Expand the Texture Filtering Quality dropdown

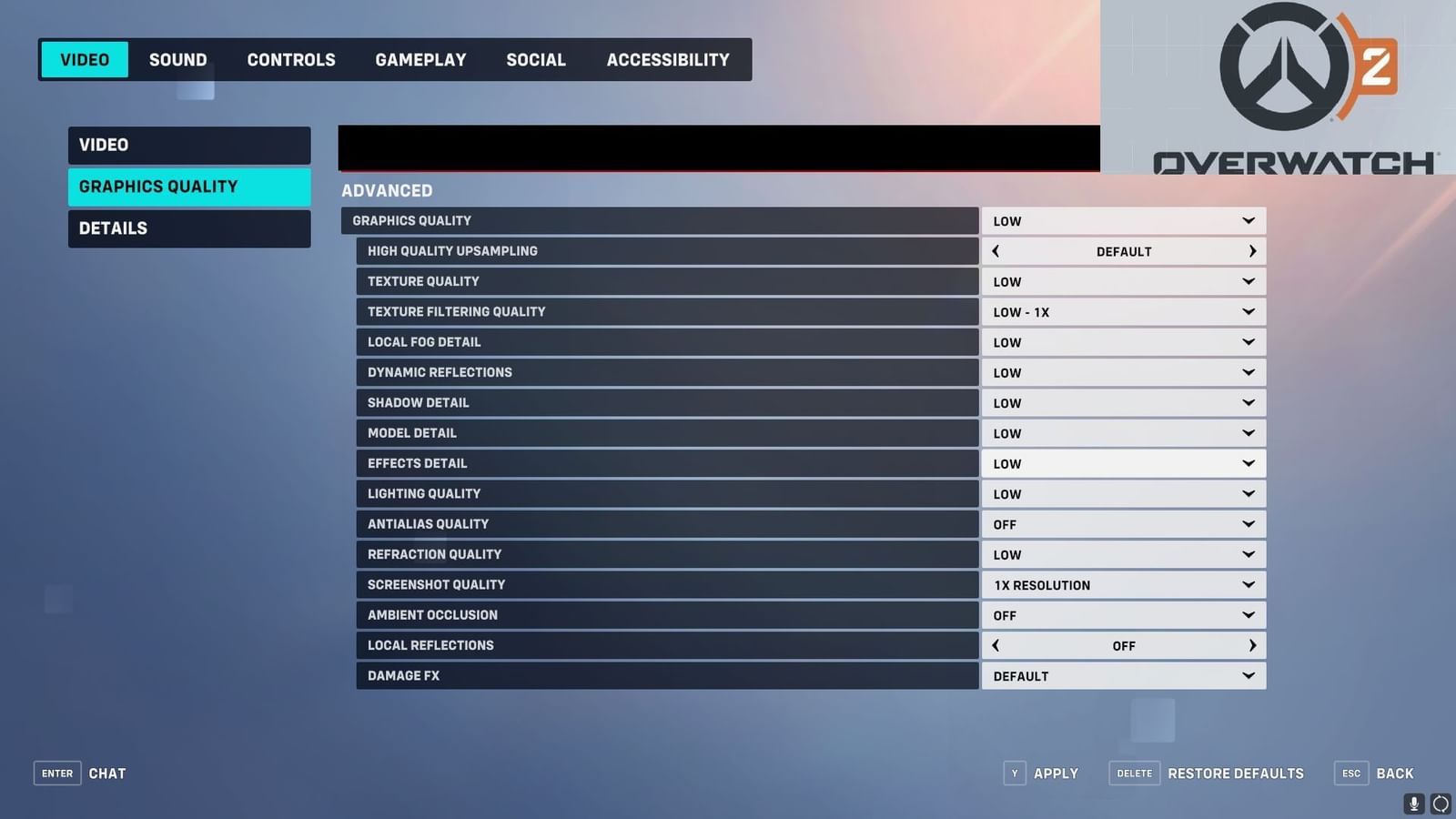pos(1123,311)
